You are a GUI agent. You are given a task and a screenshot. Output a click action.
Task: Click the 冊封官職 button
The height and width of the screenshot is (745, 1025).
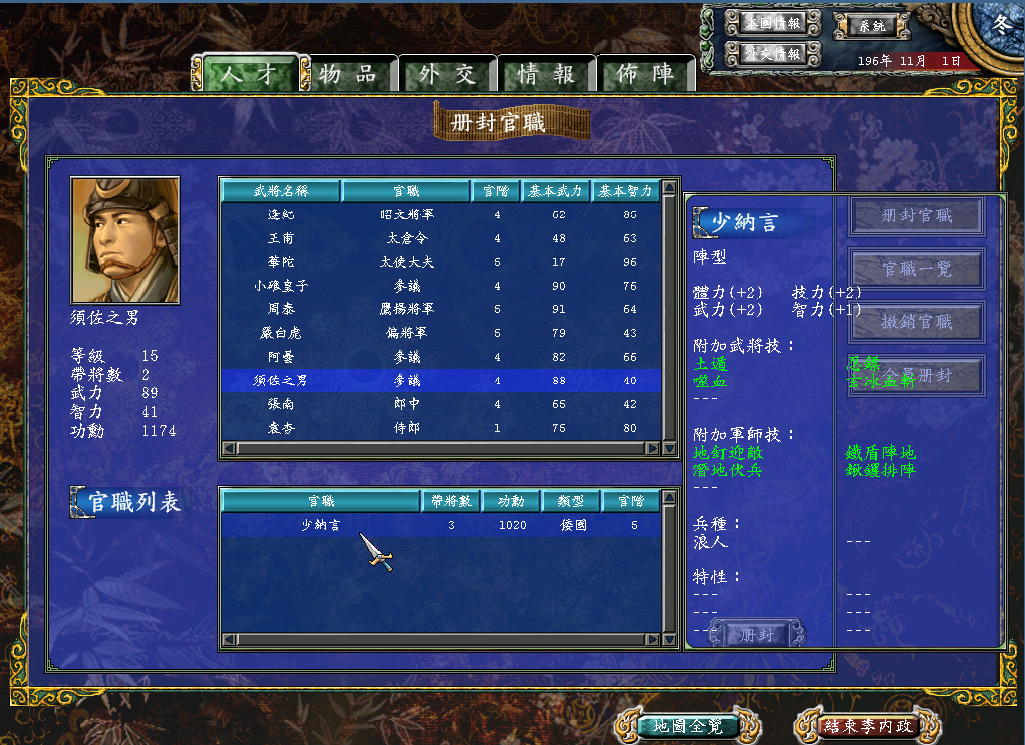pos(917,215)
